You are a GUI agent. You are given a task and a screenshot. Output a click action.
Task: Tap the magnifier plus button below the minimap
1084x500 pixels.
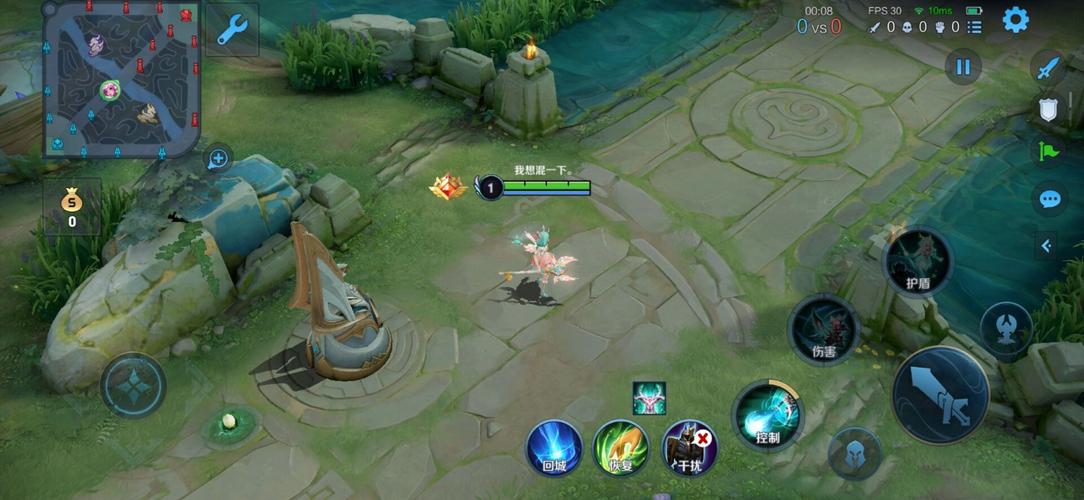(x=218, y=158)
